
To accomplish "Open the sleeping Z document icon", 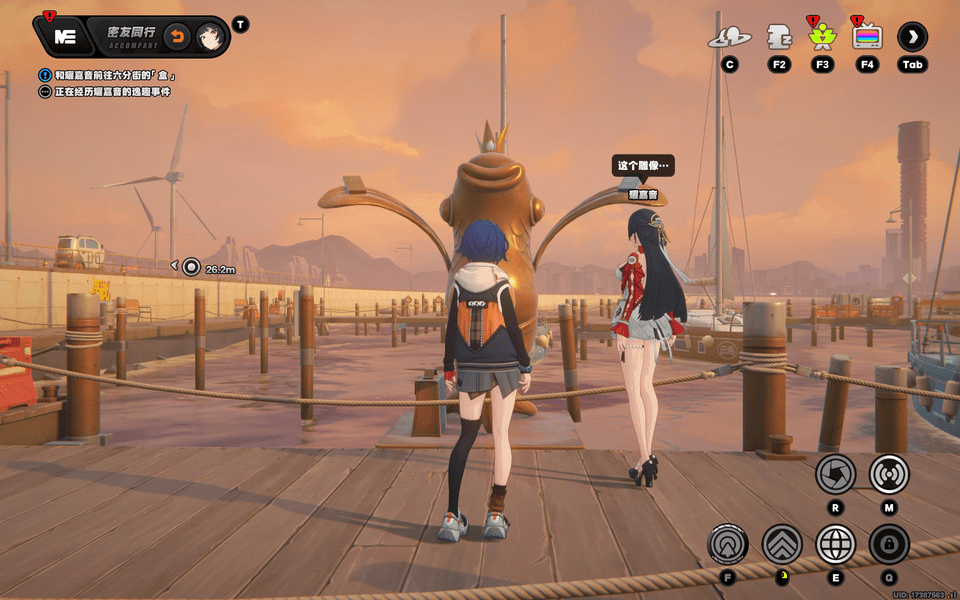I will [779, 37].
